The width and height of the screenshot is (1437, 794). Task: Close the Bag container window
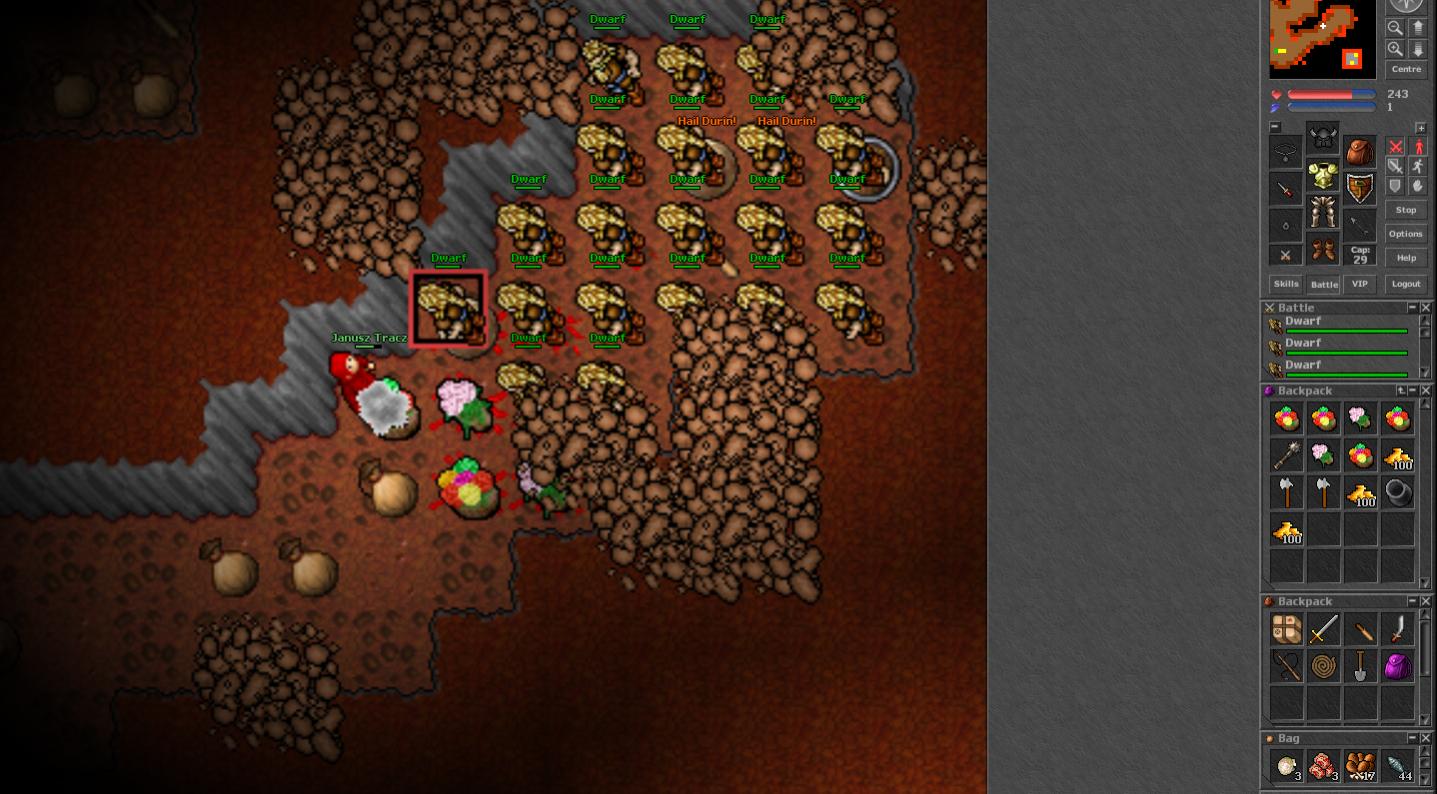(x=1426, y=738)
